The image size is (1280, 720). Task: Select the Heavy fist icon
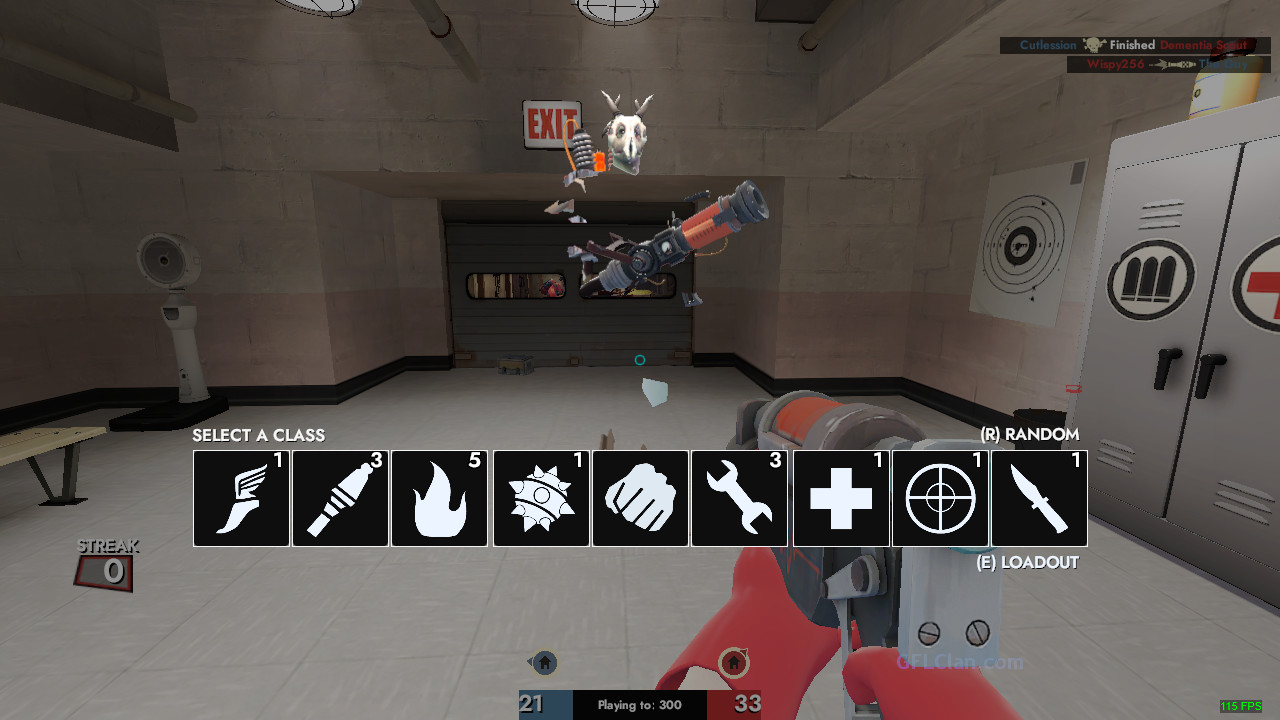click(640, 498)
